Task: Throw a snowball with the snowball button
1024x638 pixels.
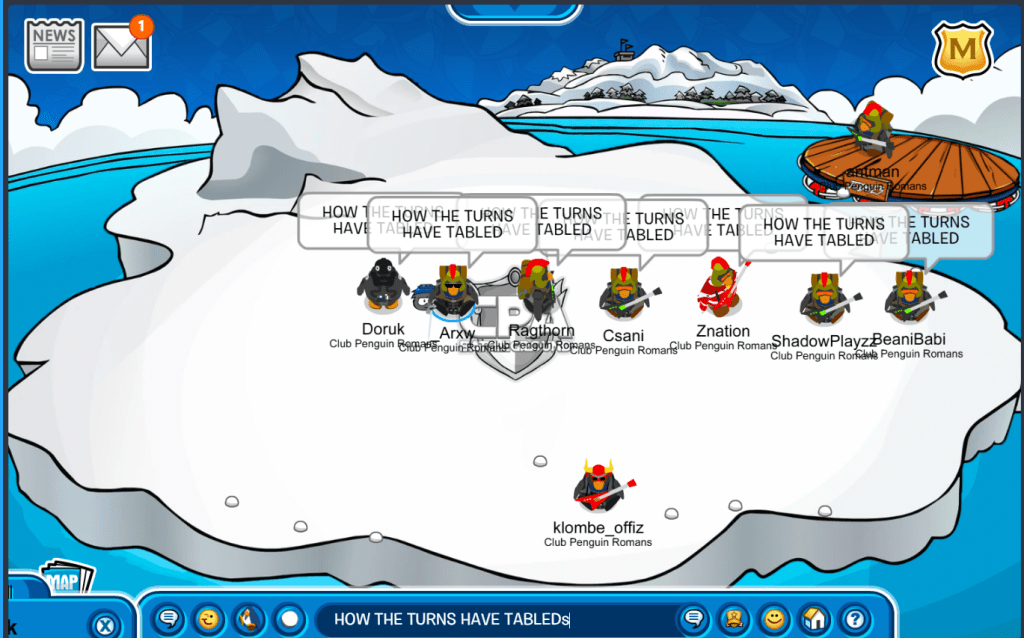Action: pyautogui.click(x=289, y=619)
